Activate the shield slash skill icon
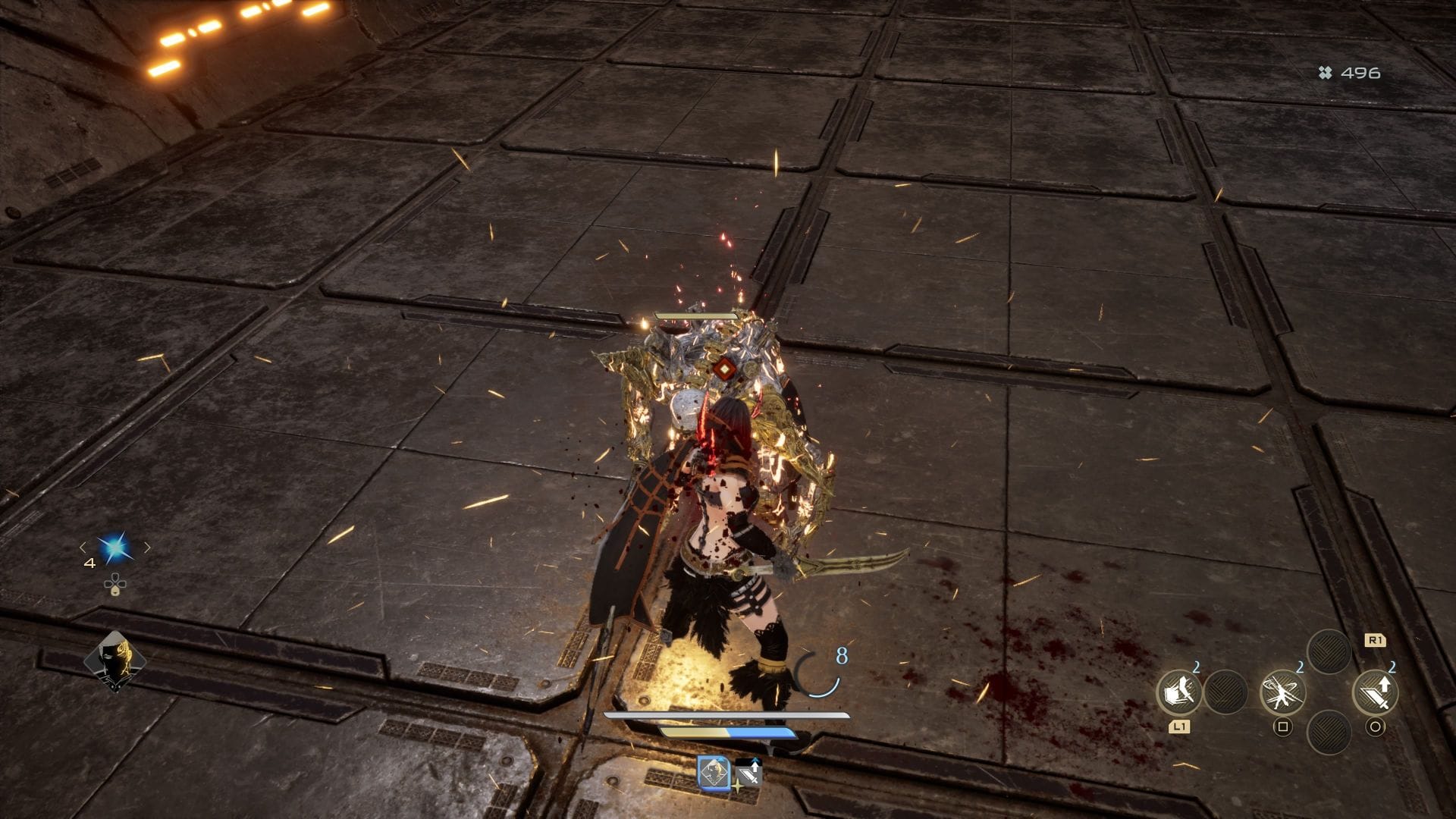This screenshot has height=819, width=1456. (x=1178, y=692)
